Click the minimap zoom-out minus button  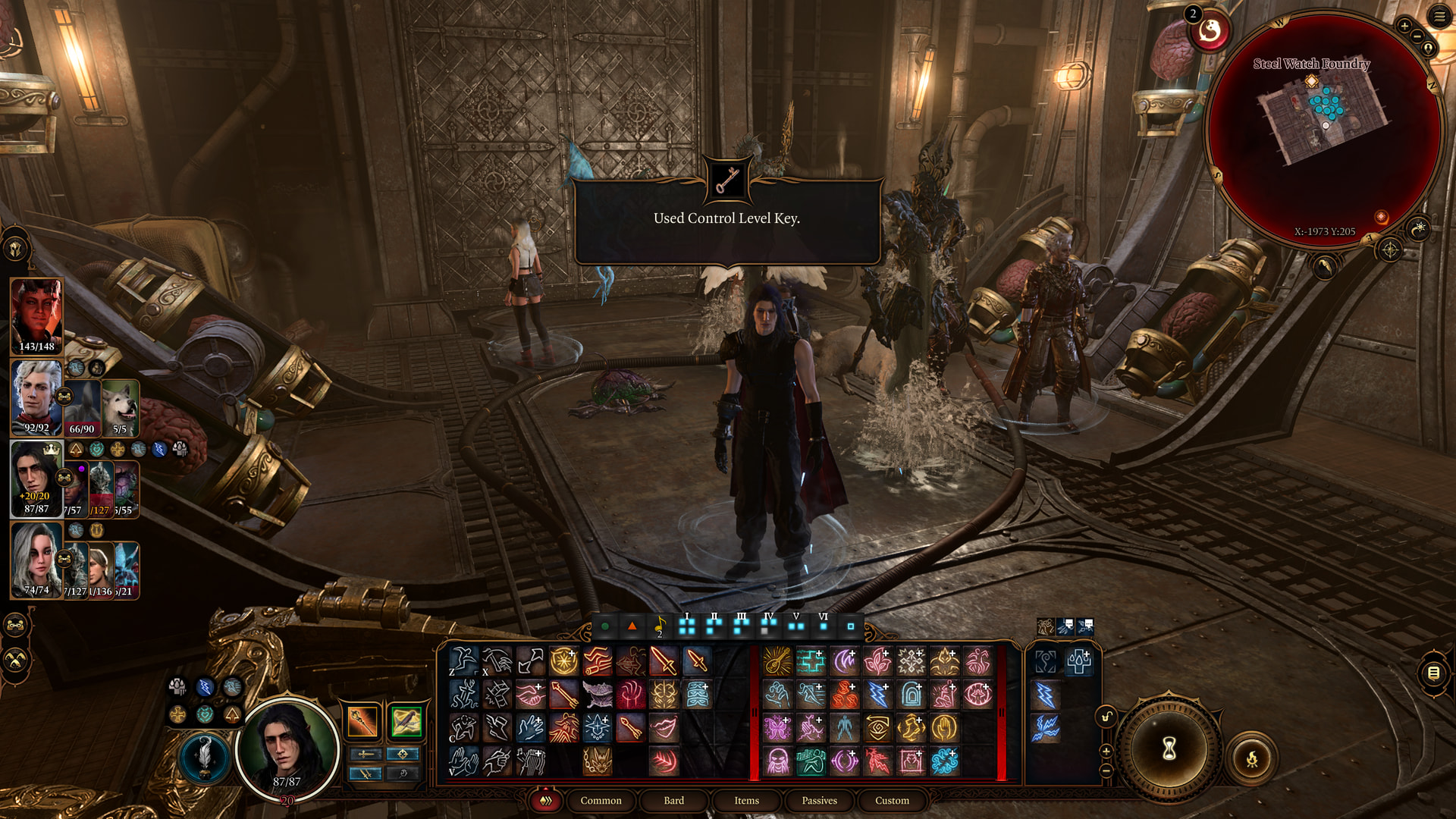[1417, 37]
